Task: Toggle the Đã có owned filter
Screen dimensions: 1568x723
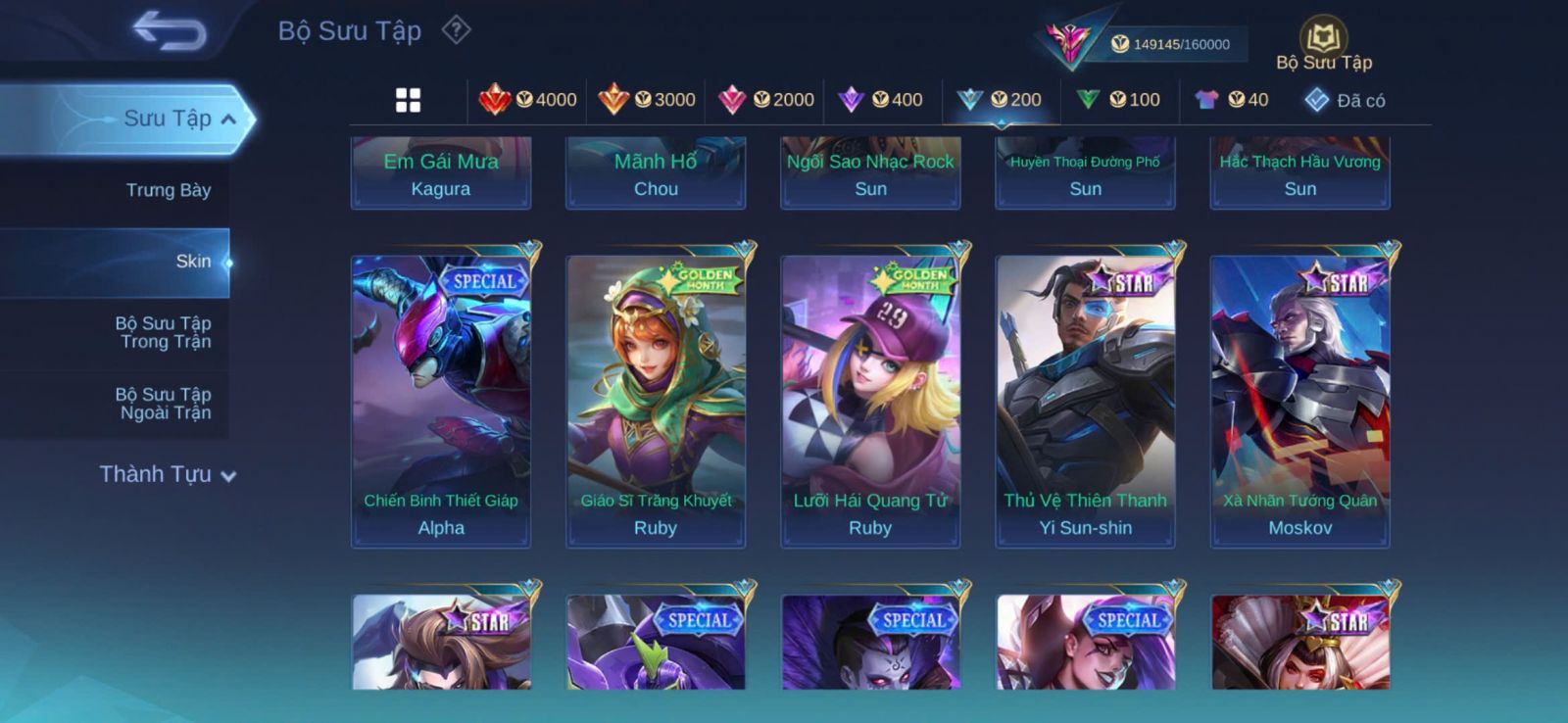Action: point(1345,100)
